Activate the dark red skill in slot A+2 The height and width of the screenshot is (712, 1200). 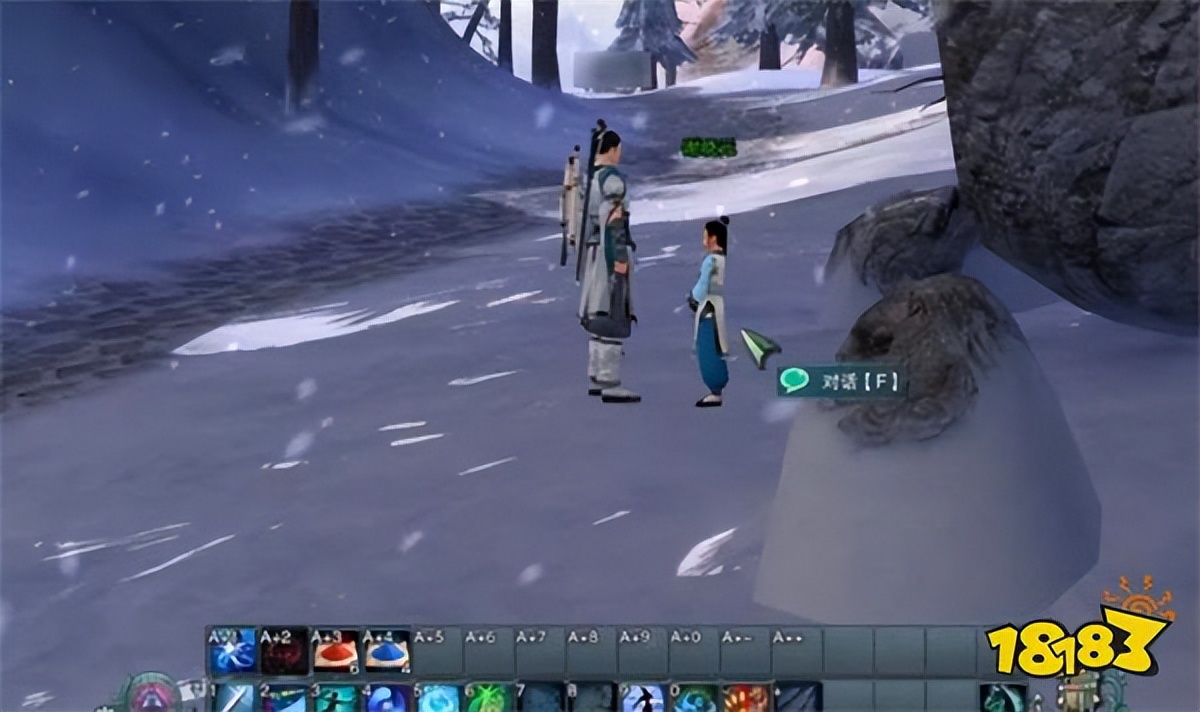point(284,651)
